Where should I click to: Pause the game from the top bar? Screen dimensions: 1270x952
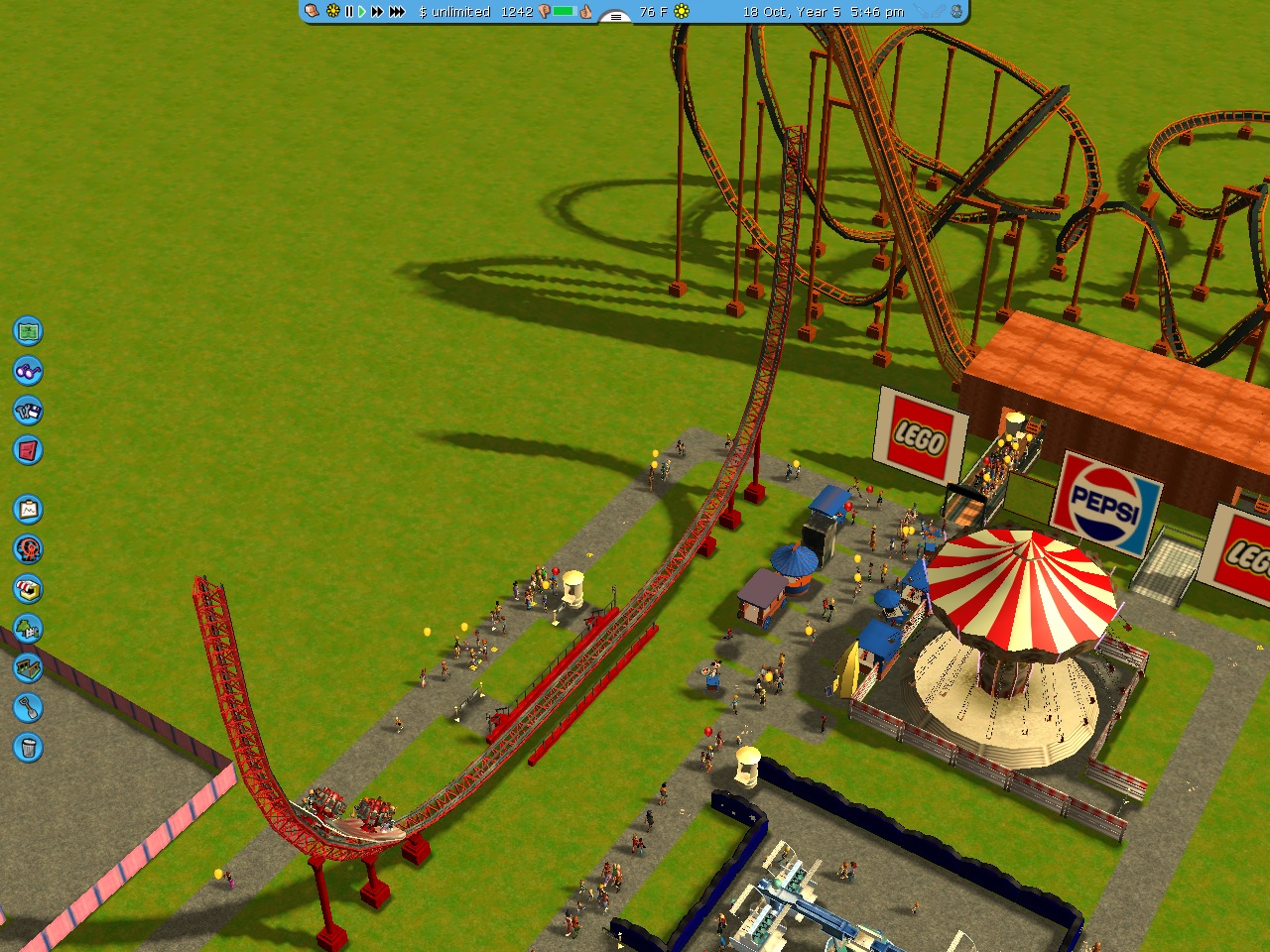point(348,12)
